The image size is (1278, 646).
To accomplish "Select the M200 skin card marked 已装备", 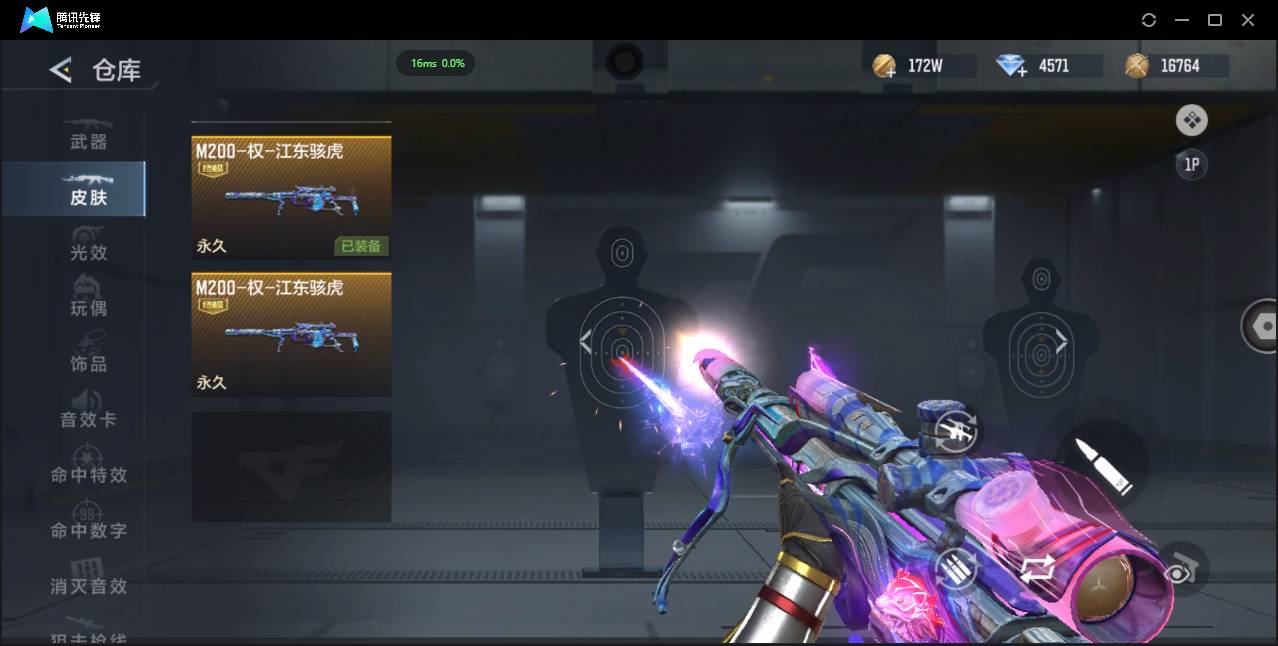I will click(291, 197).
